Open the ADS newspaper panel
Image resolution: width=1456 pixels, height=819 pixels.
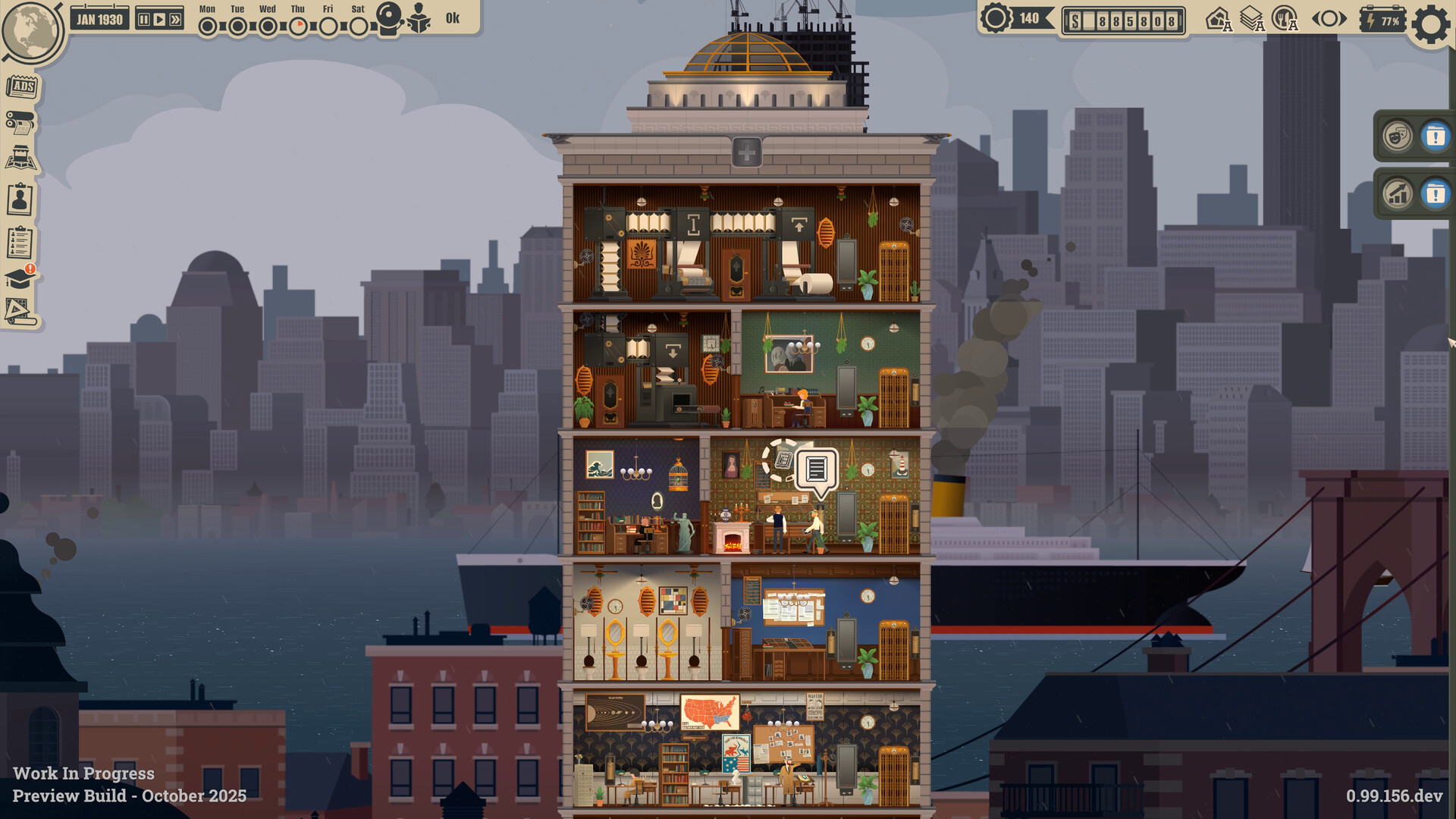tap(22, 86)
